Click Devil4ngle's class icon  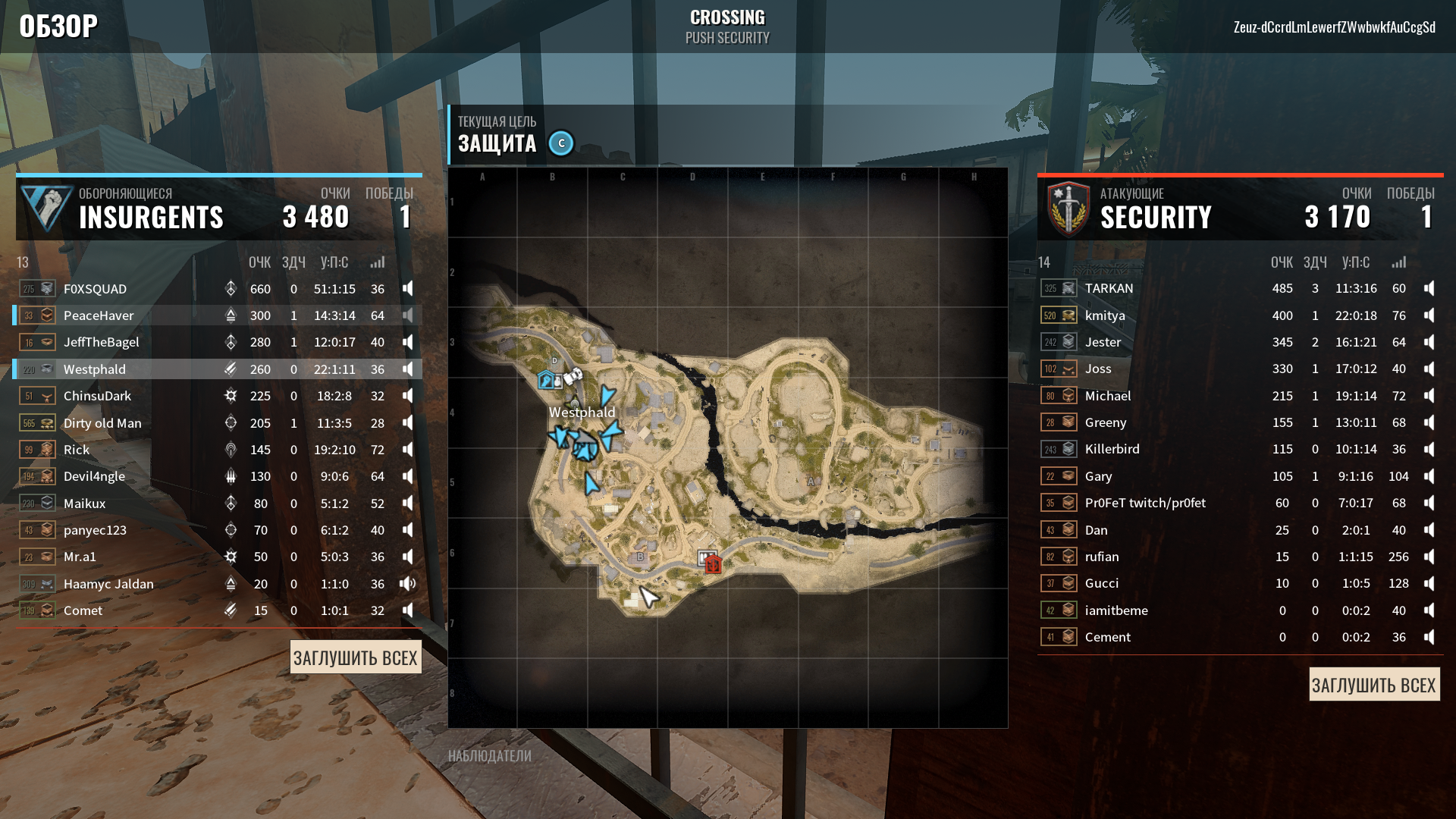coord(231,476)
